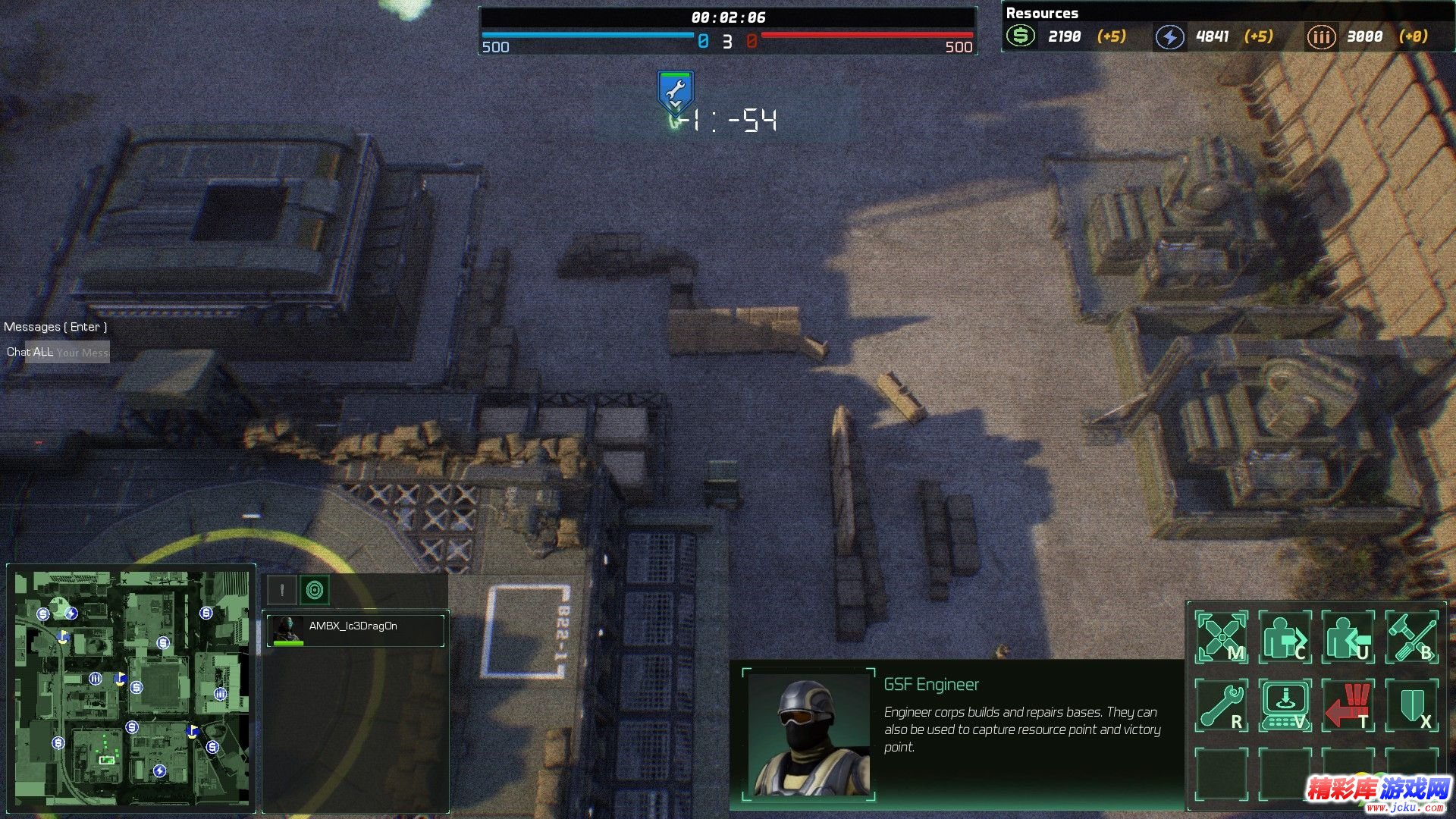Select the engineer wrench badge marker
Screen dimensions: 1456x819
point(674,93)
